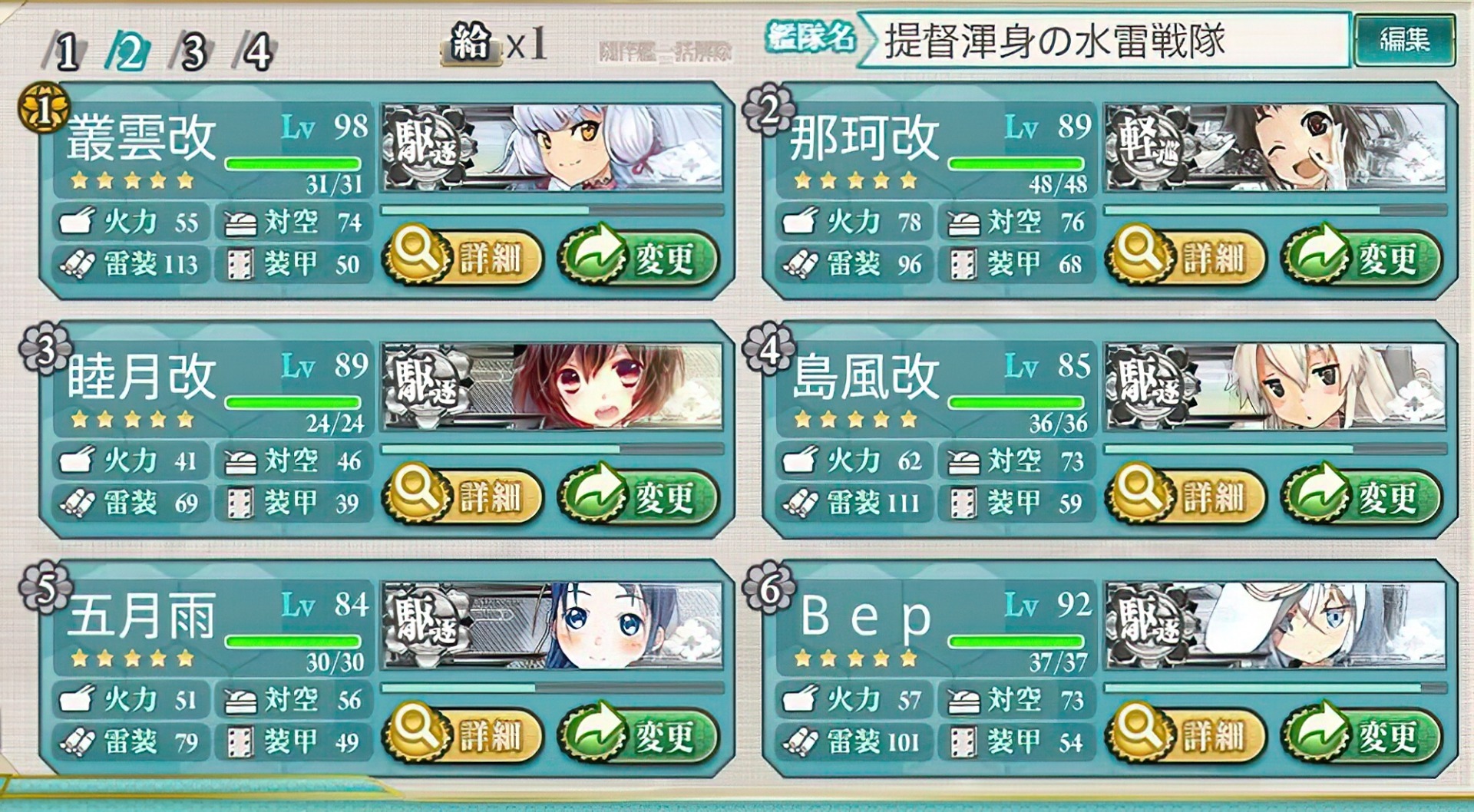1474x812 pixels.
Task: Click the 軽巡 light cruiser badge on 那珂改
Action: pyautogui.click(x=1148, y=142)
